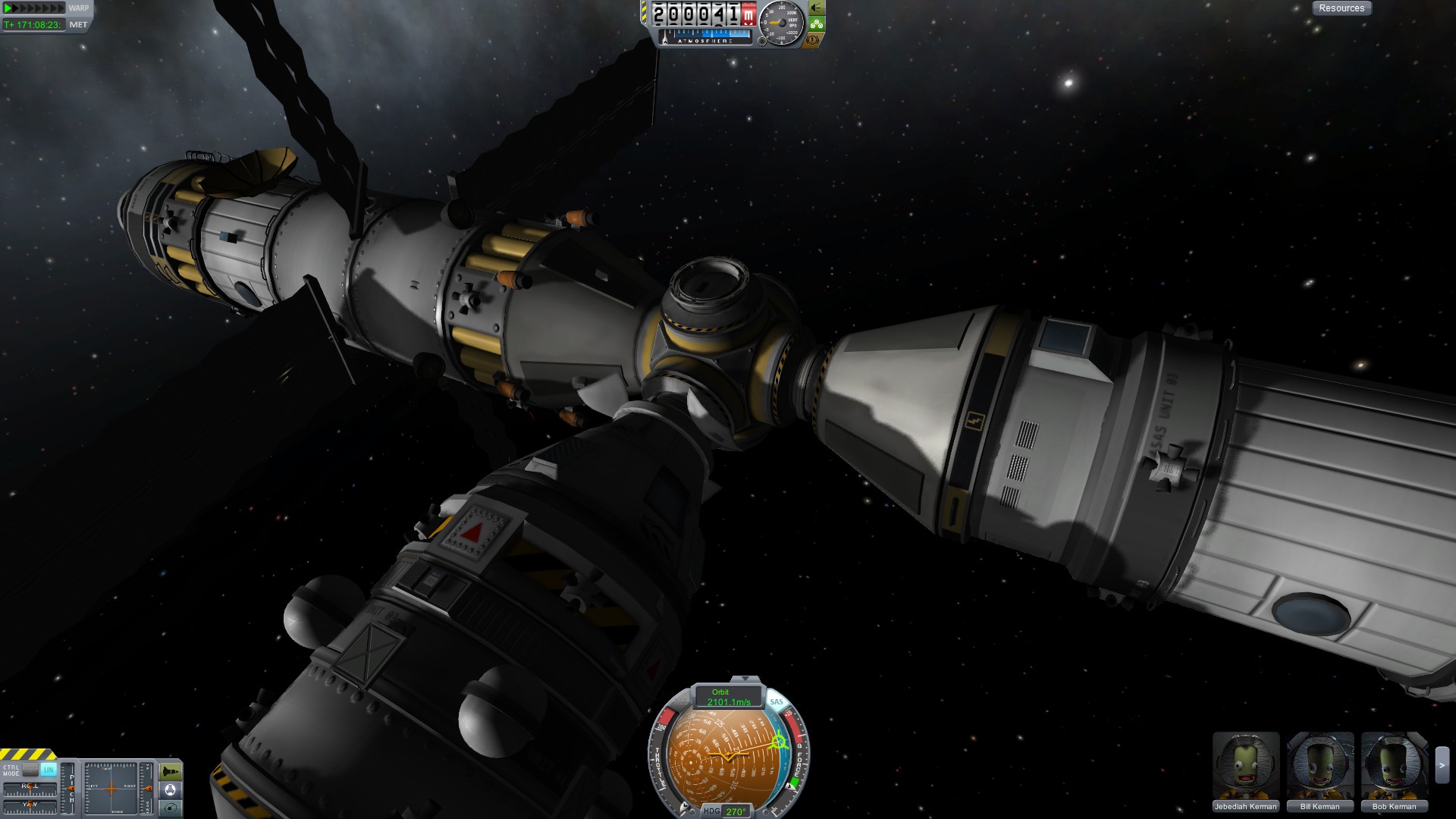Open the orbital map view icon

pyautogui.click(x=171, y=808)
